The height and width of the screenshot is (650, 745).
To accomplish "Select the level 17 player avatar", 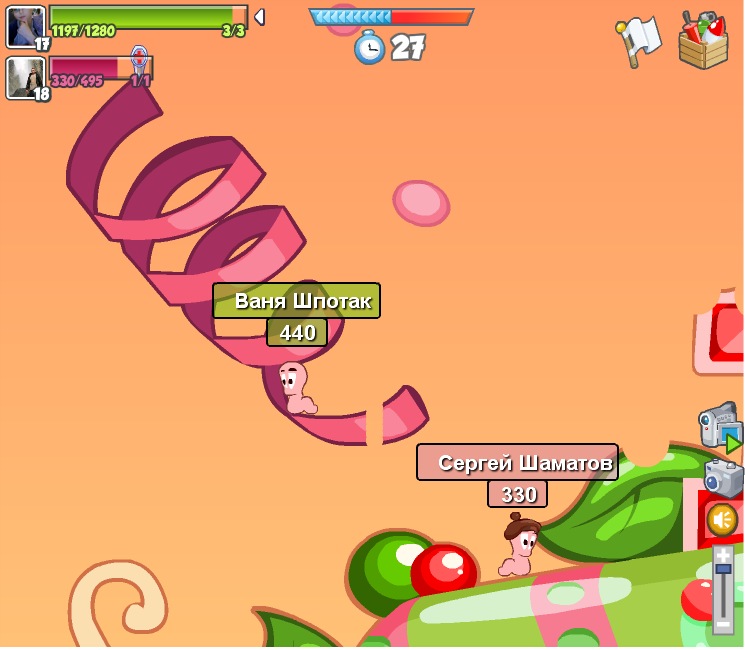I will click(x=25, y=26).
